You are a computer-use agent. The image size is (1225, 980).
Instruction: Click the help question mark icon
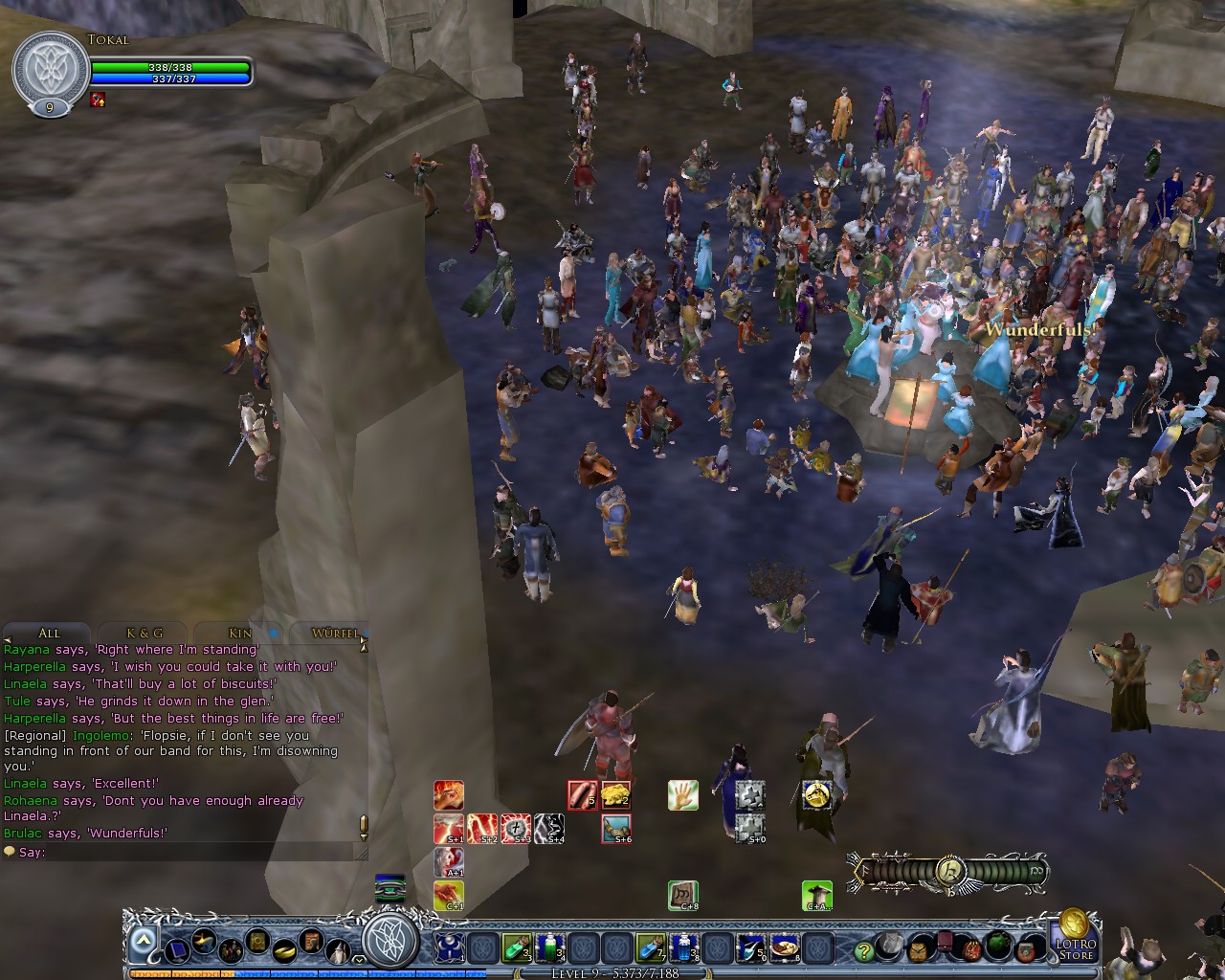pyautogui.click(x=864, y=949)
